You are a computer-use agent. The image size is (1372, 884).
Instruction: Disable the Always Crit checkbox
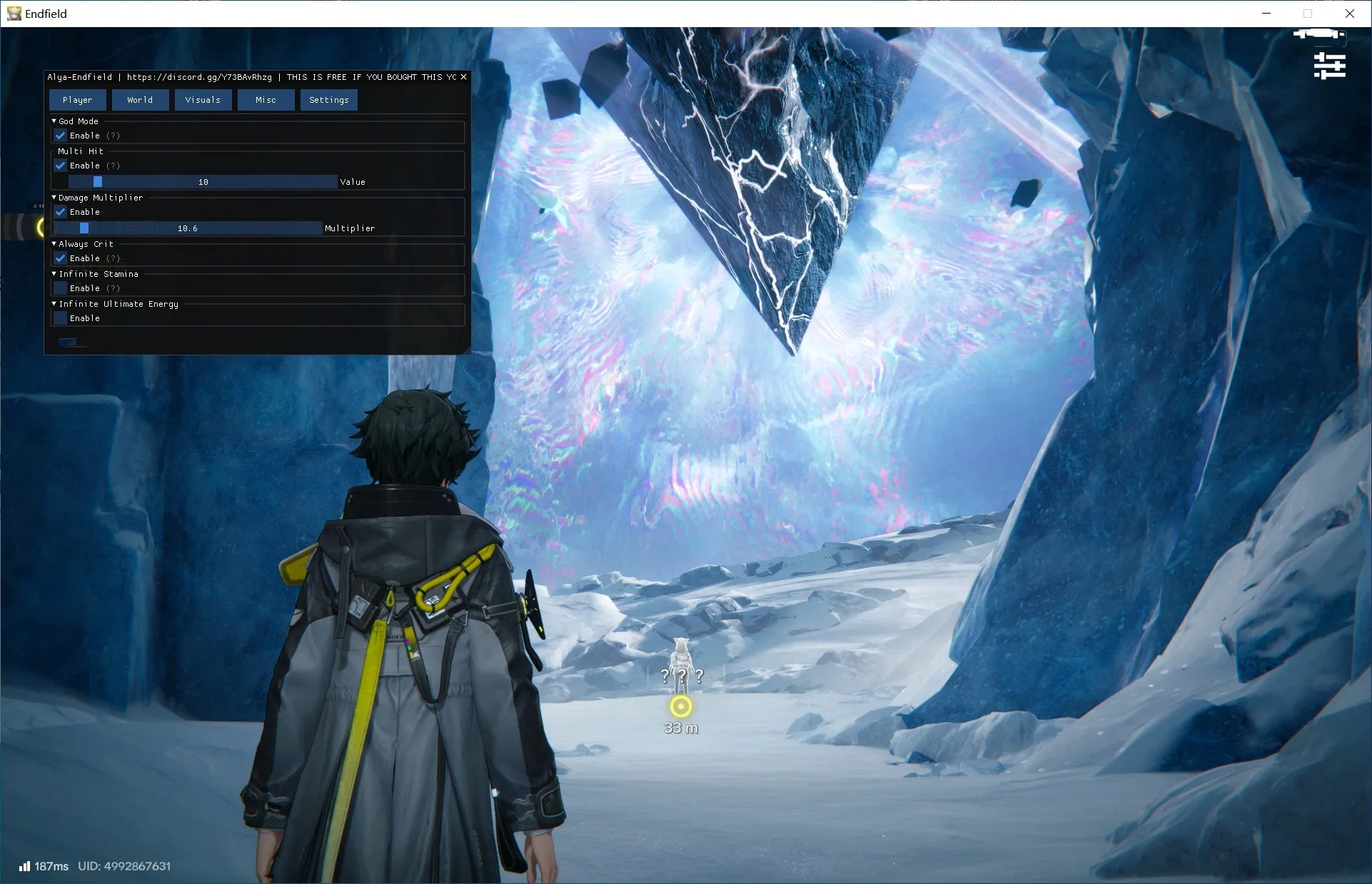(61, 258)
